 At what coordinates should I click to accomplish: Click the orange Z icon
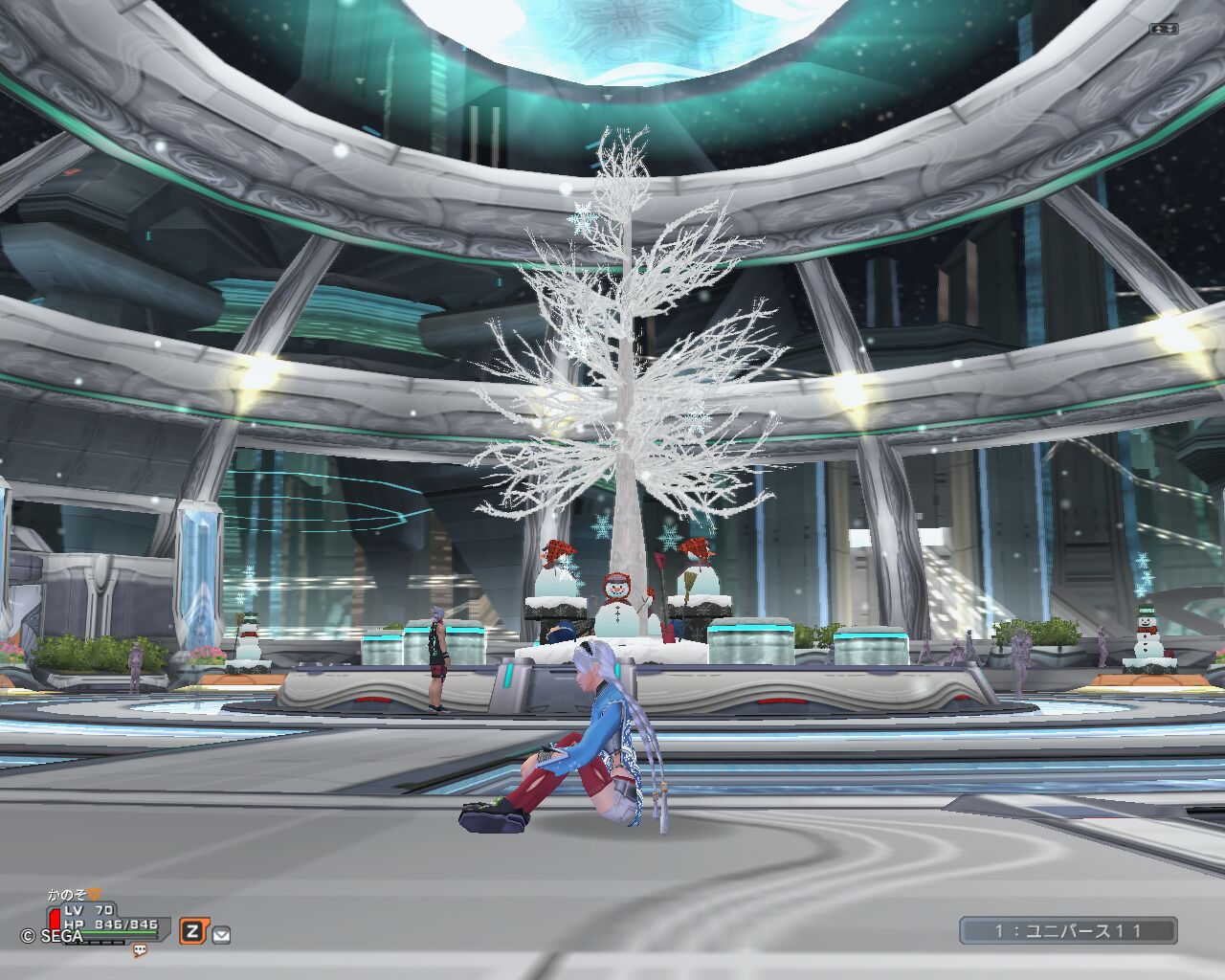pyautogui.click(x=193, y=931)
